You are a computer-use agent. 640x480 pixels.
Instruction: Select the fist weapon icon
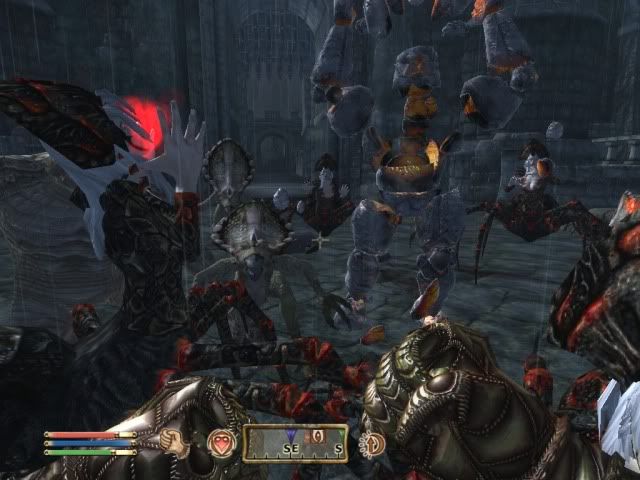tap(177, 443)
